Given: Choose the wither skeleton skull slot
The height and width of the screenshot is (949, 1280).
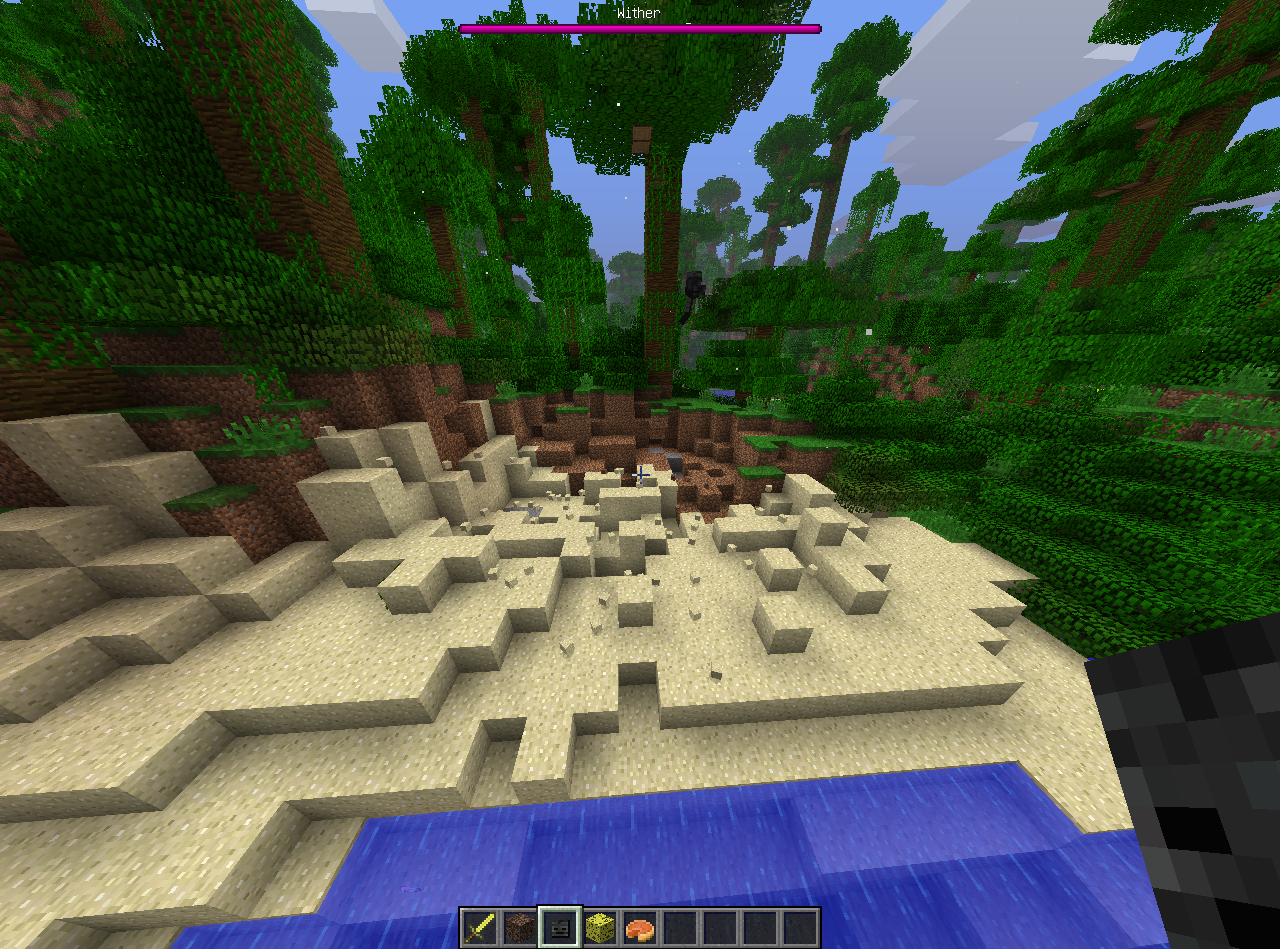Looking at the screenshot, I should pos(559,927).
